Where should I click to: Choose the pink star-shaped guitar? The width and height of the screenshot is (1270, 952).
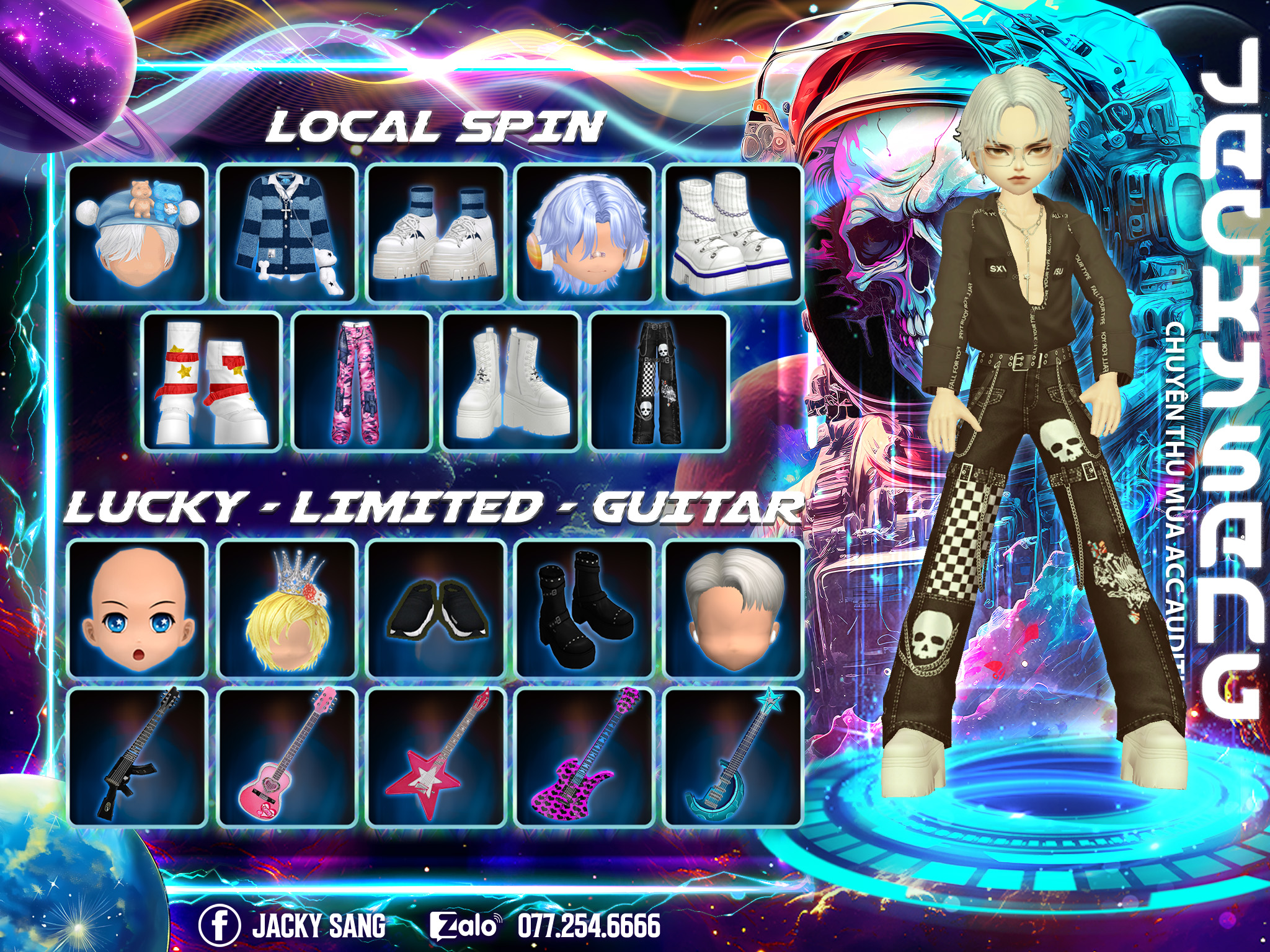436,756
